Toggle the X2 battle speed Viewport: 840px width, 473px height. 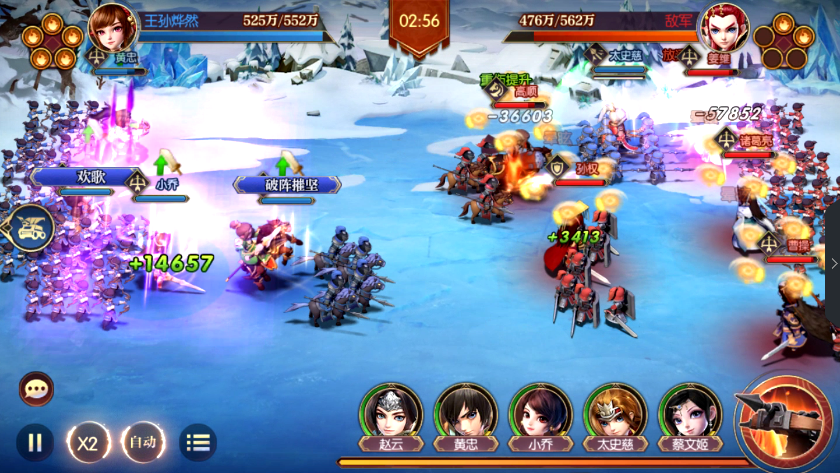coord(88,441)
